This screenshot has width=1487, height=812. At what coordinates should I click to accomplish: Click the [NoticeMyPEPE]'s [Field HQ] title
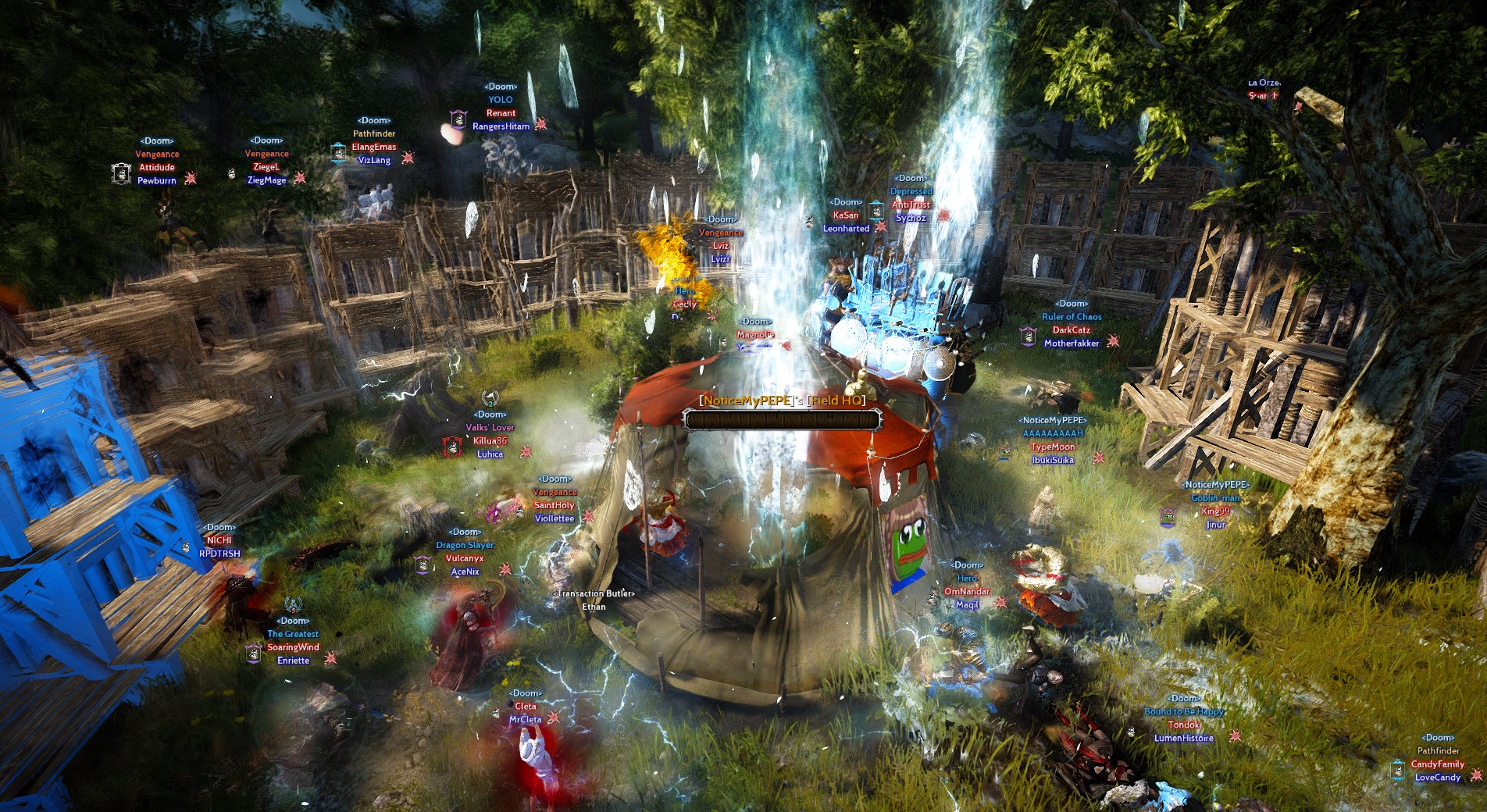click(x=781, y=399)
